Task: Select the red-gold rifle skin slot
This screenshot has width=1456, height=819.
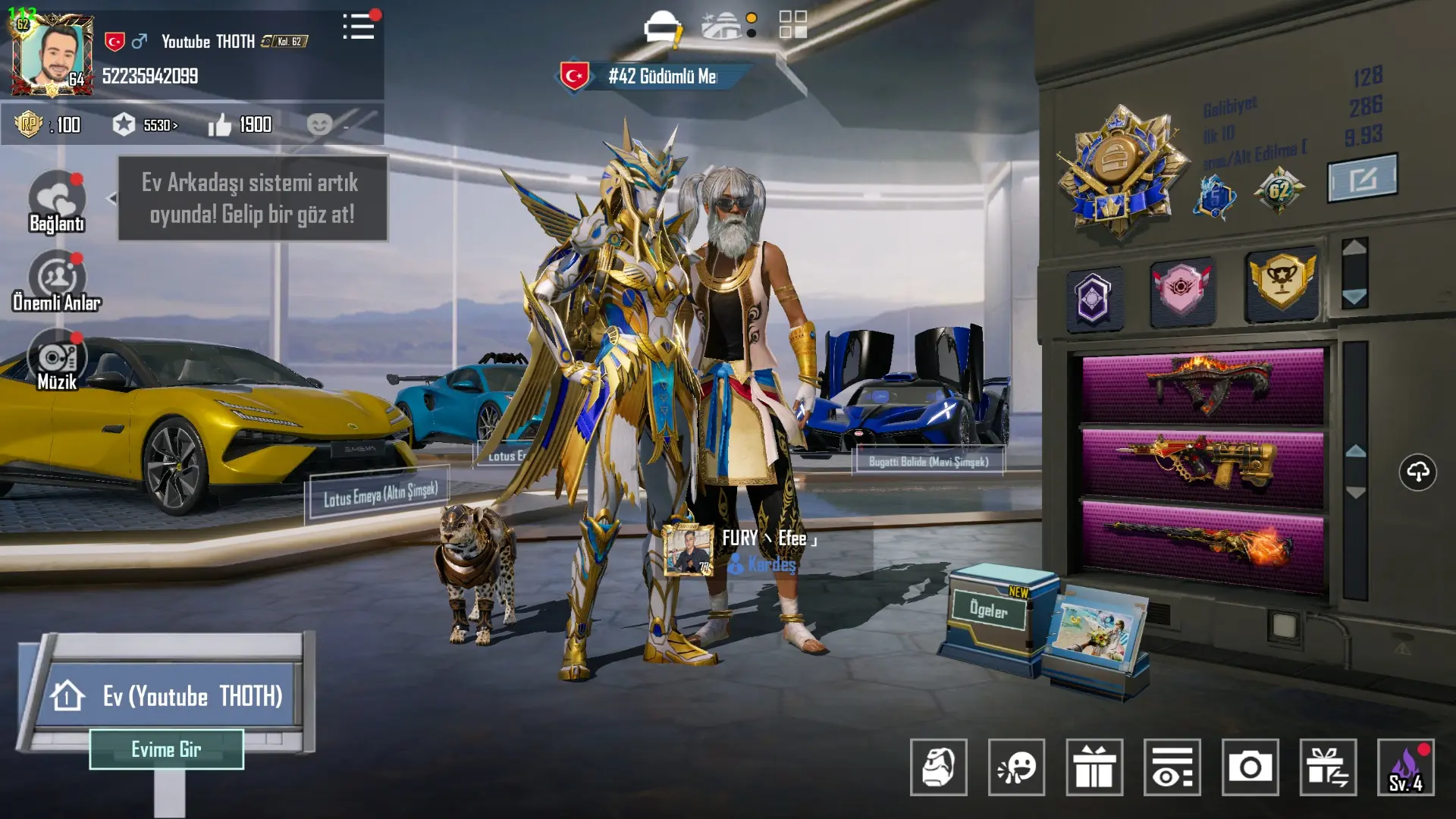Action: (1203, 465)
